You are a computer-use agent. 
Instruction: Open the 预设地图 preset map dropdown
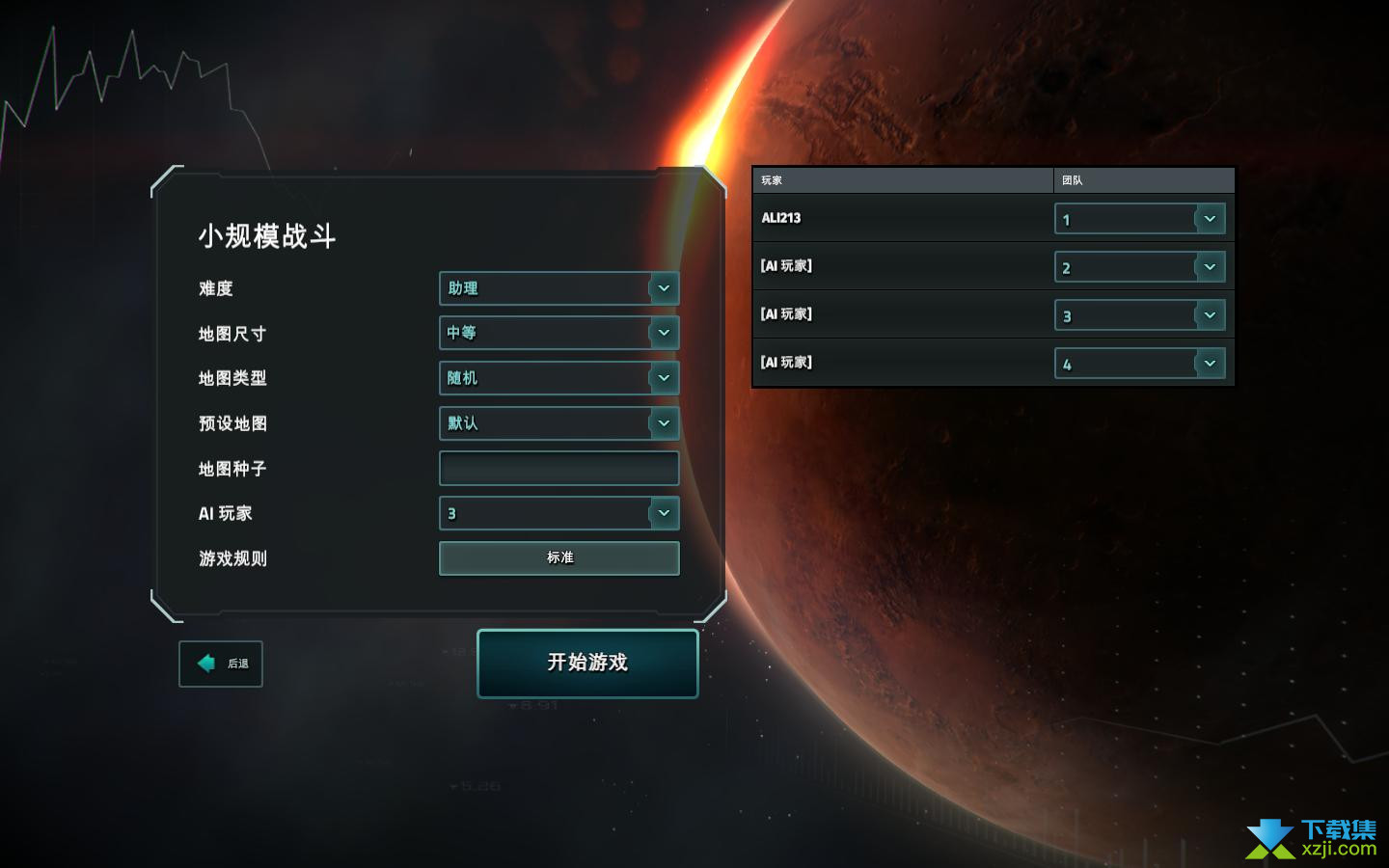click(558, 423)
